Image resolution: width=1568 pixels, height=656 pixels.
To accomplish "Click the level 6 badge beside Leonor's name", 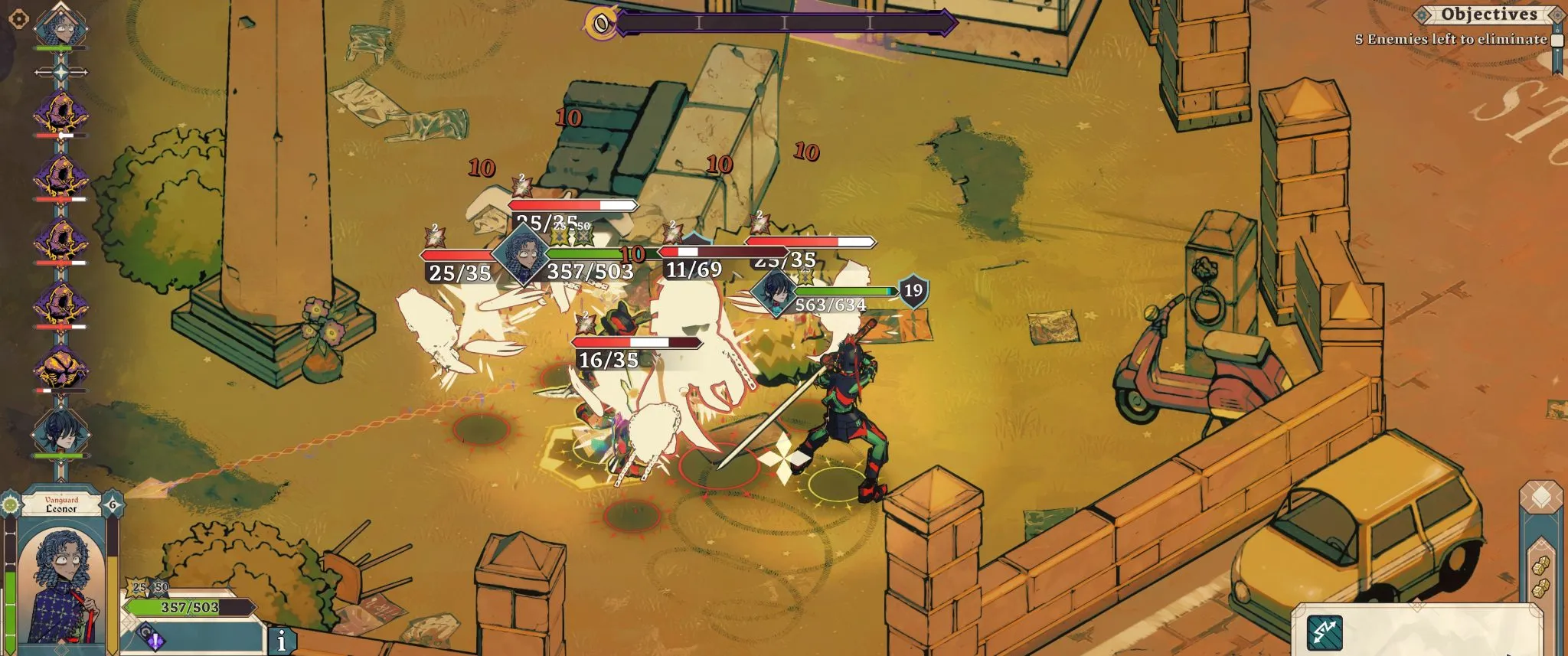I will click(x=113, y=505).
